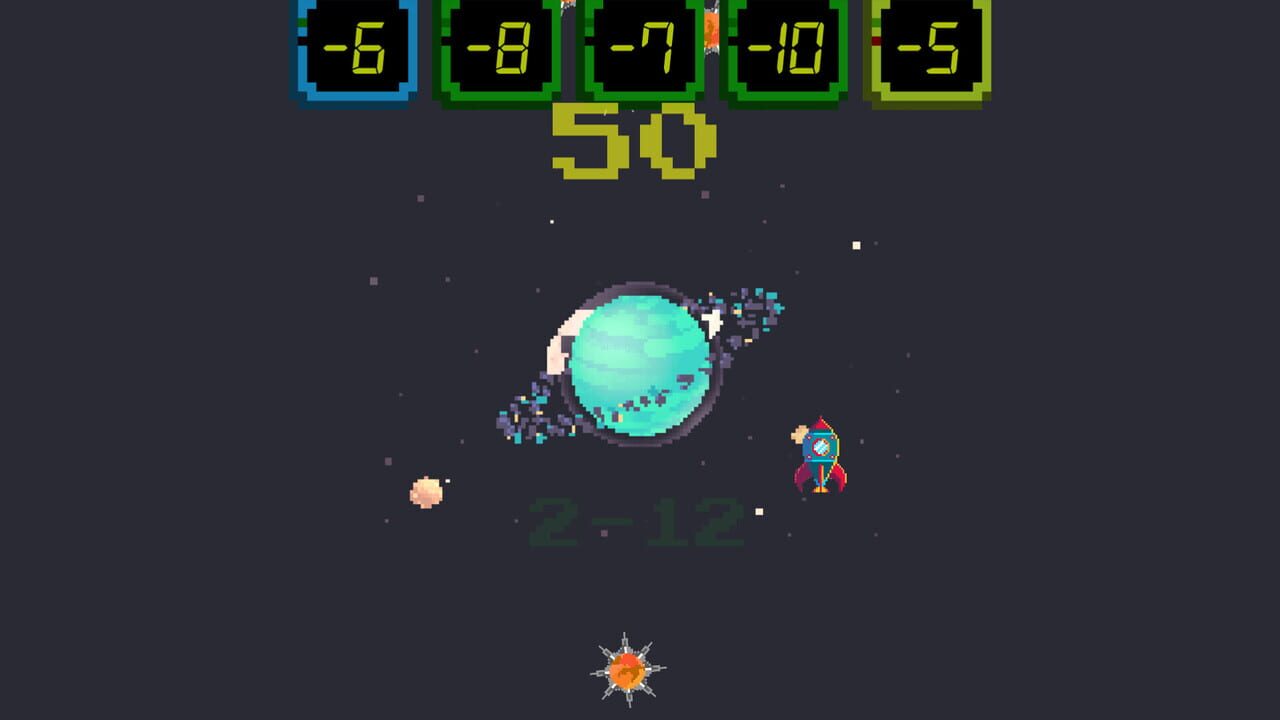
Task: Click the rocket's circular porthole window
Action: (x=821, y=447)
